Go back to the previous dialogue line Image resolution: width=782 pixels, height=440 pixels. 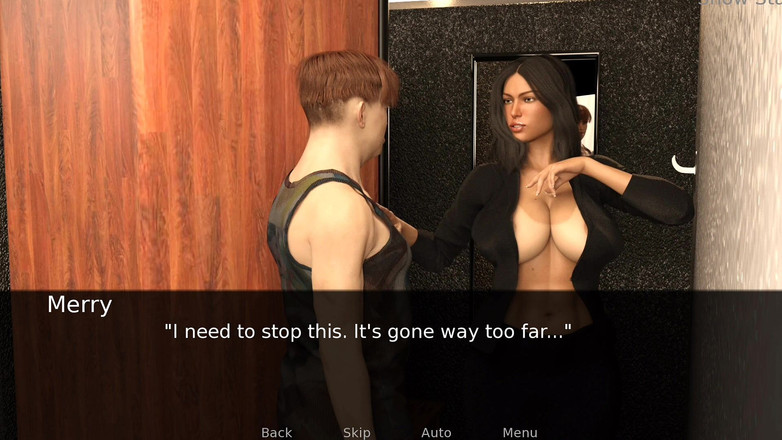276,432
